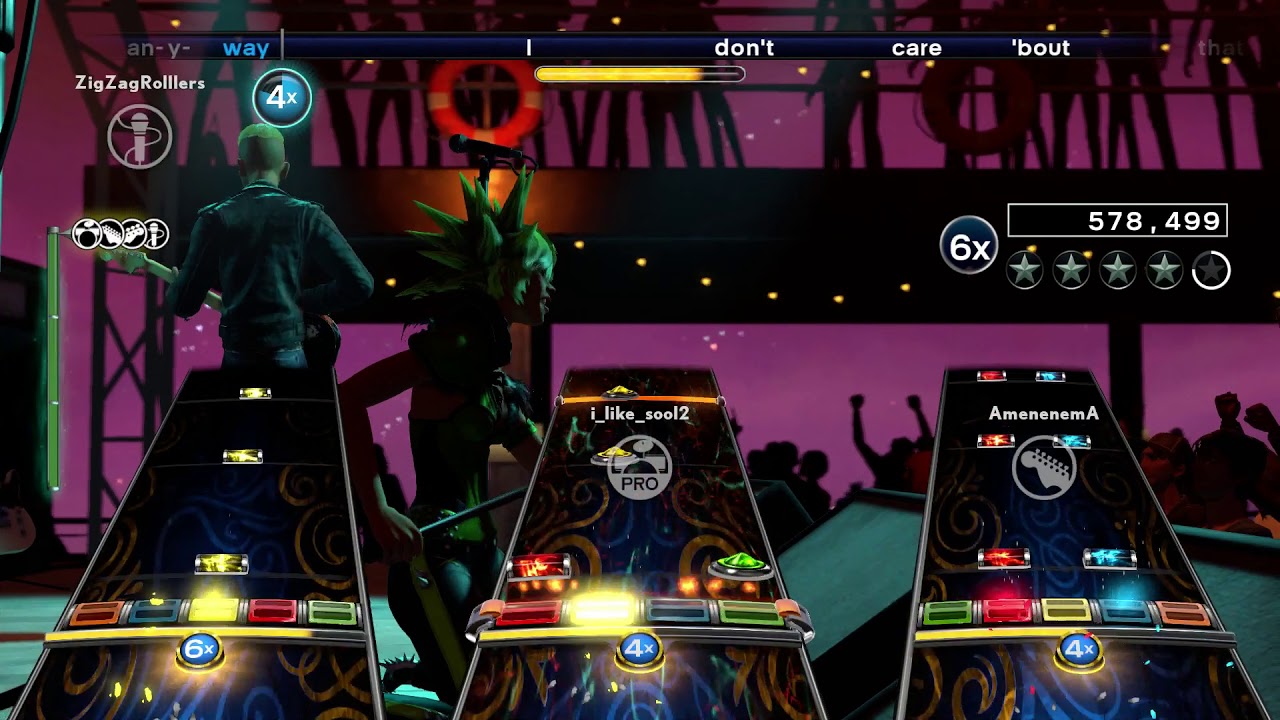Select the band 6x multiplier badge

point(969,246)
